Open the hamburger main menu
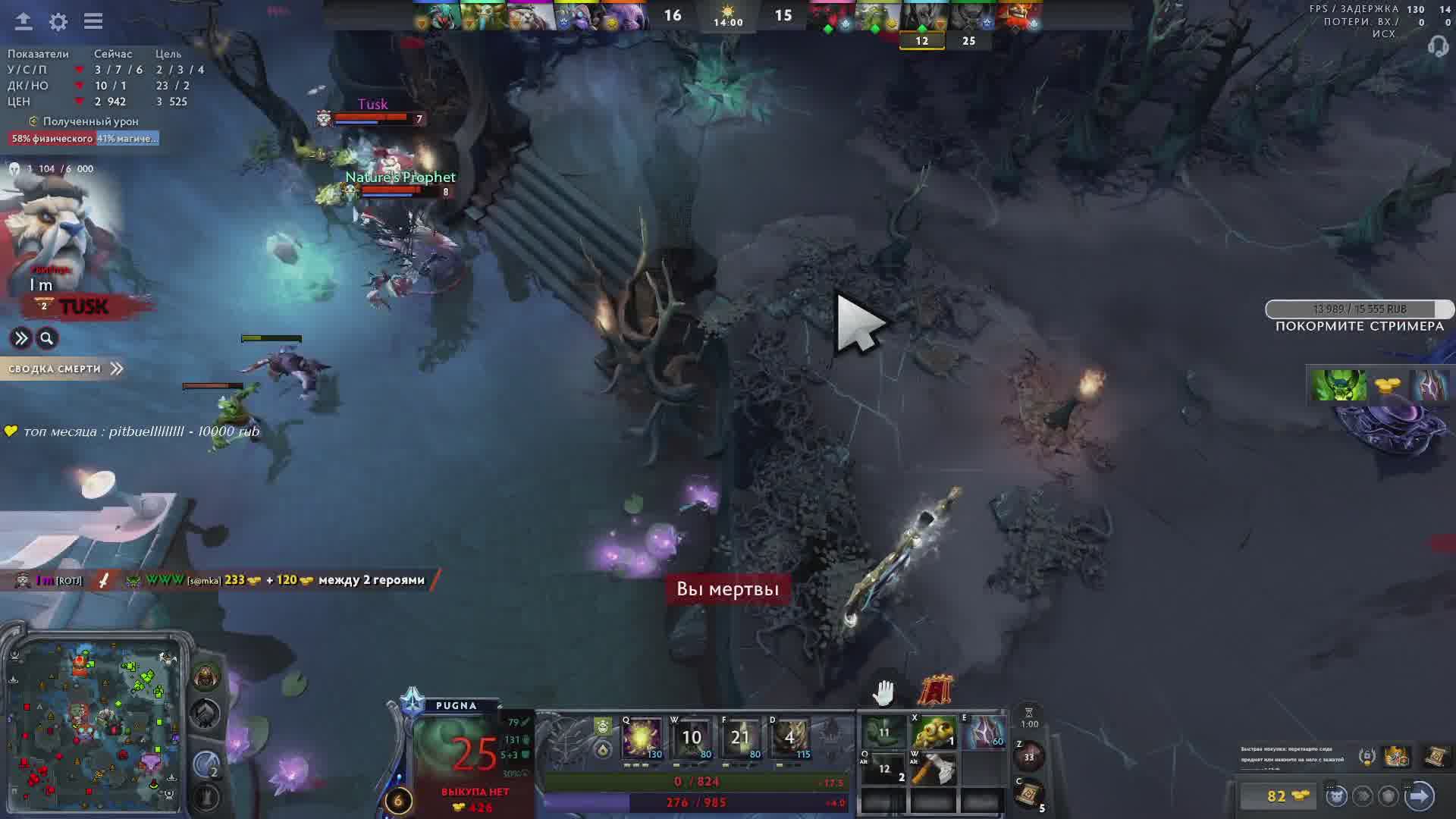 tap(93, 21)
